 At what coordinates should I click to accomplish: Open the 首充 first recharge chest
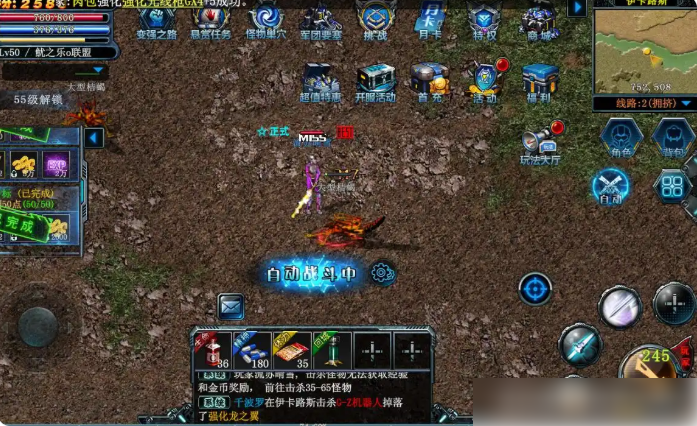pos(430,81)
